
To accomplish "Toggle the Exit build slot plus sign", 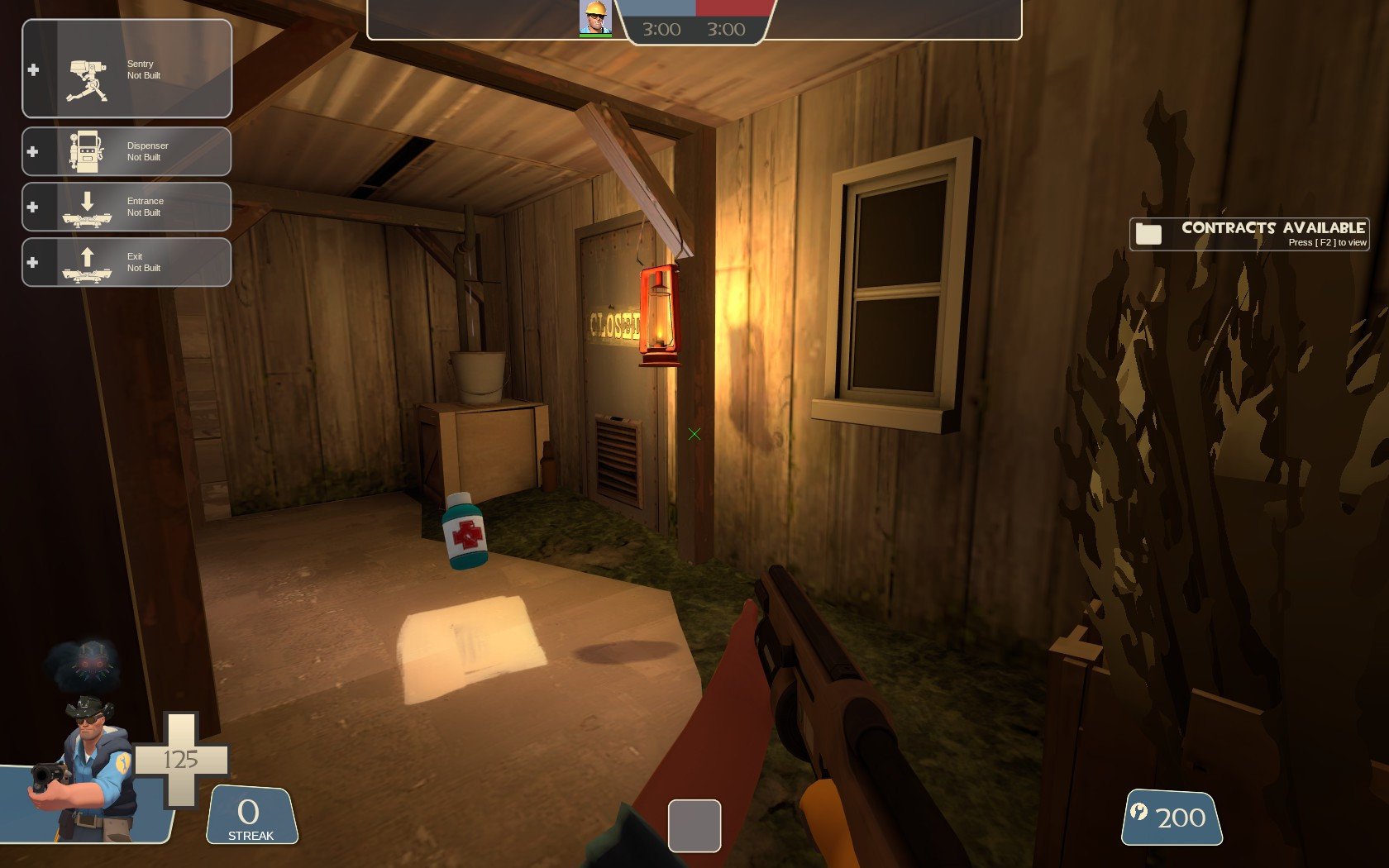I will point(33,262).
